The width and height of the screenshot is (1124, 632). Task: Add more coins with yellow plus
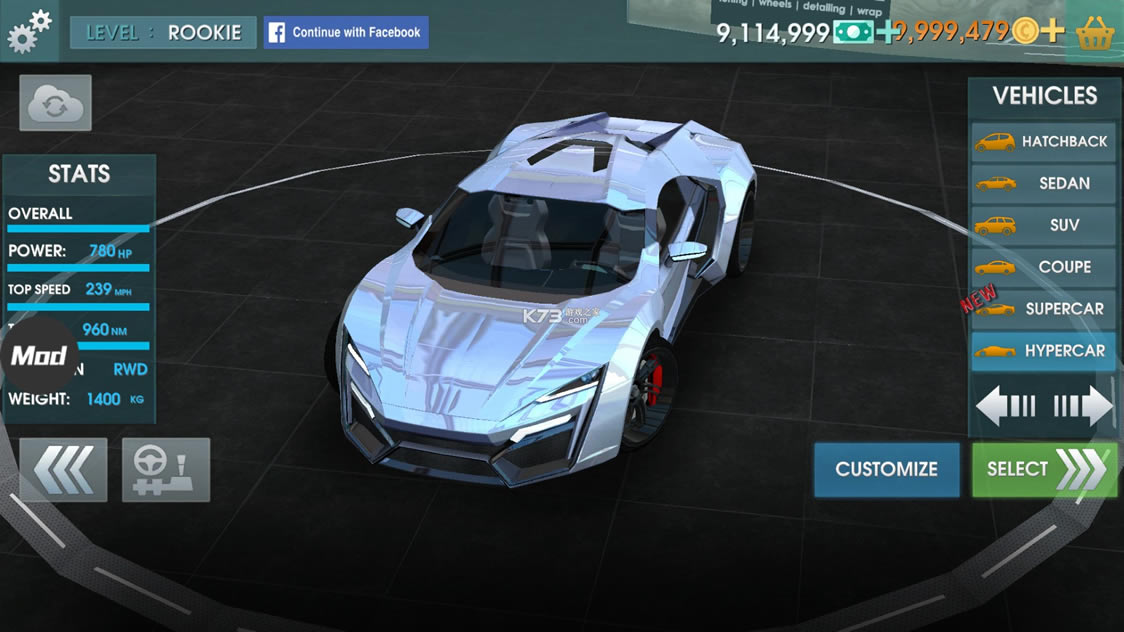coord(1051,32)
